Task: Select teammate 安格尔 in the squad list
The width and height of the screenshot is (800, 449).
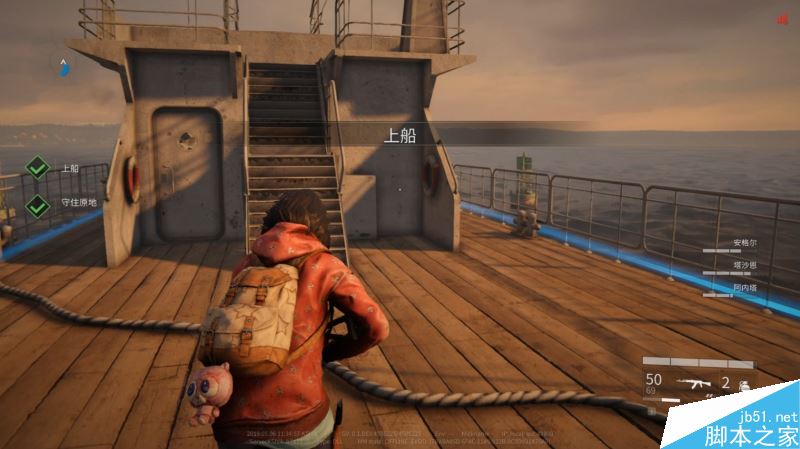Action: pyautogui.click(x=746, y=243)
